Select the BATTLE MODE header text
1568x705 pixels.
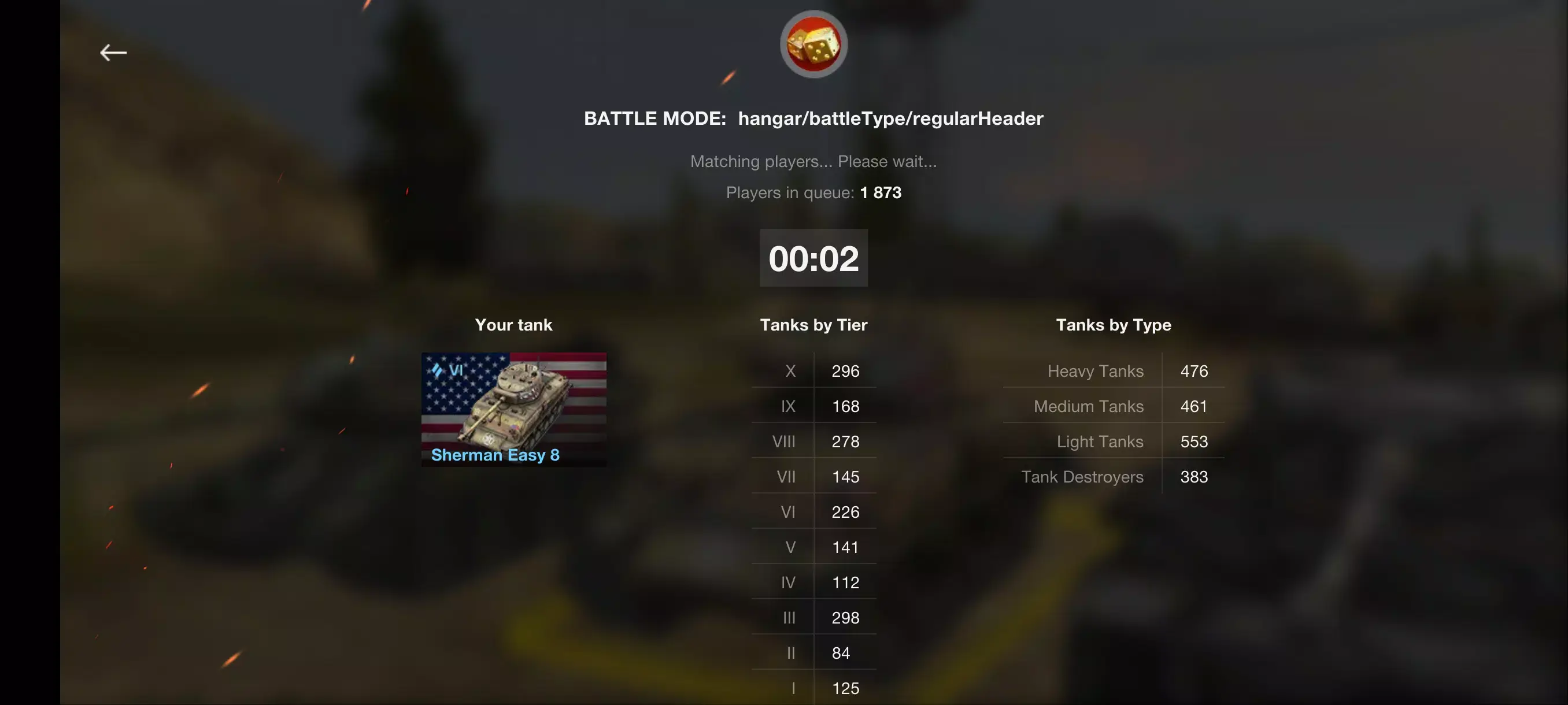tap(813, 118)
